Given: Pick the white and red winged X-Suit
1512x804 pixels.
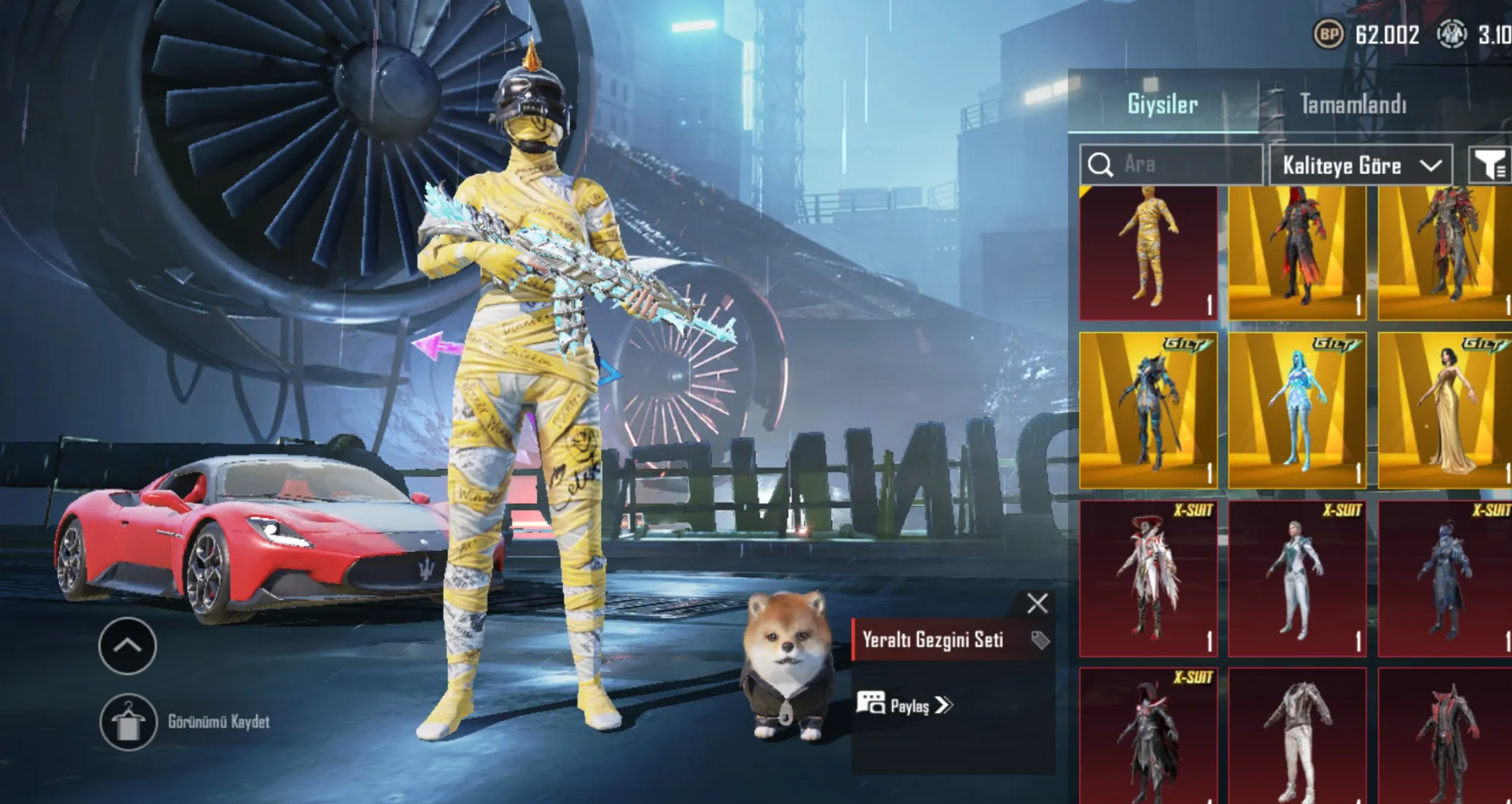Looking at the screenshot, I should (1148, 578).
